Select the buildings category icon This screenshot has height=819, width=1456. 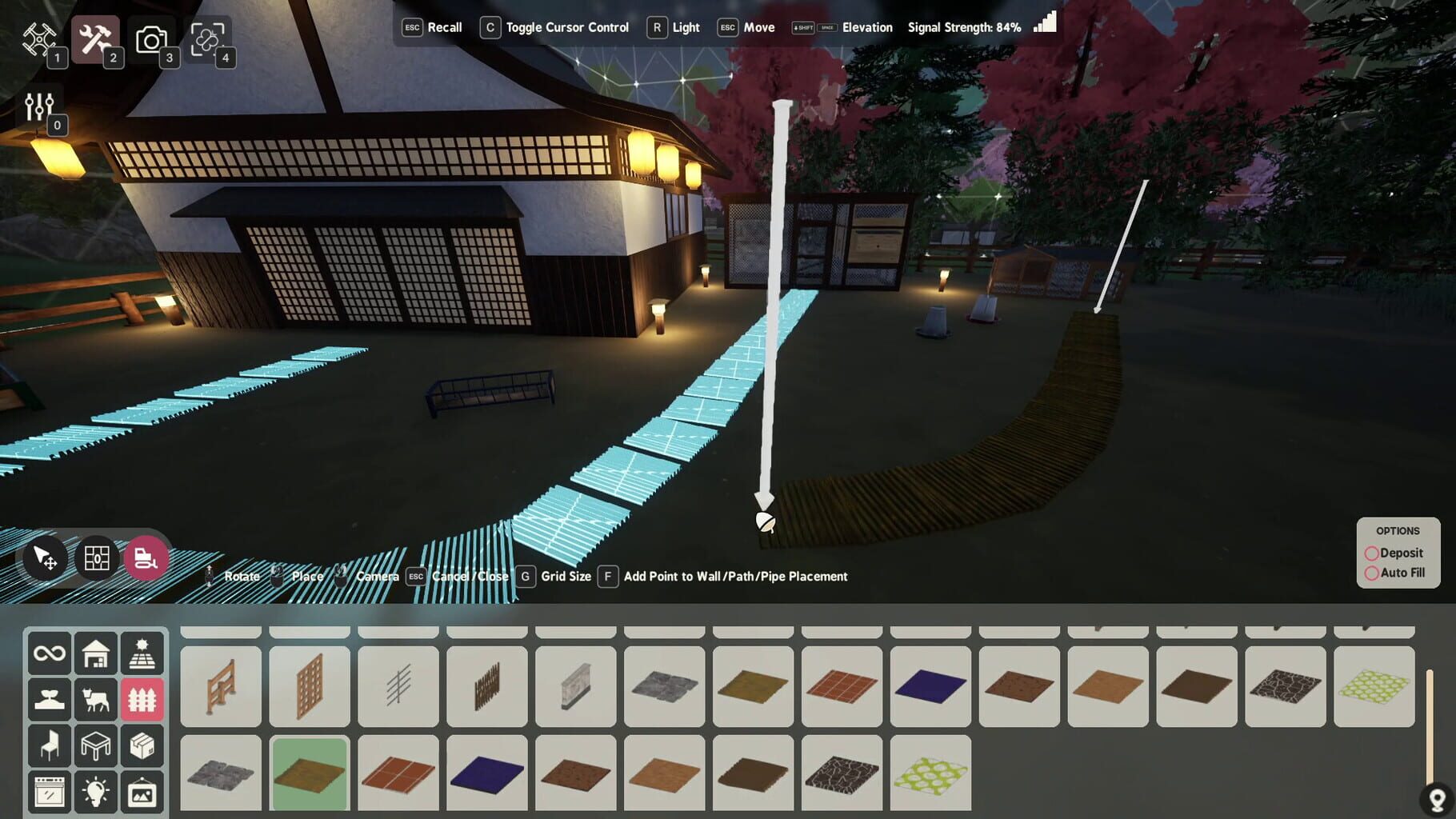pos(96,653)
